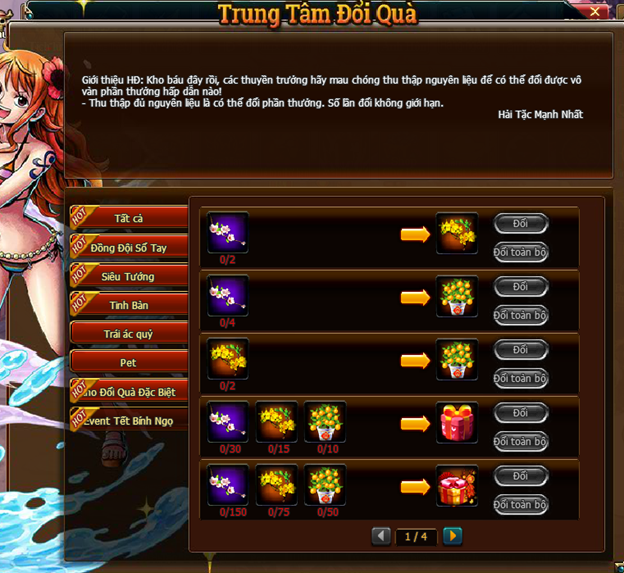624x573 pixels.
Task: Click Đổi toàn bộ in the 0/30 row
Action: (521, 441)
